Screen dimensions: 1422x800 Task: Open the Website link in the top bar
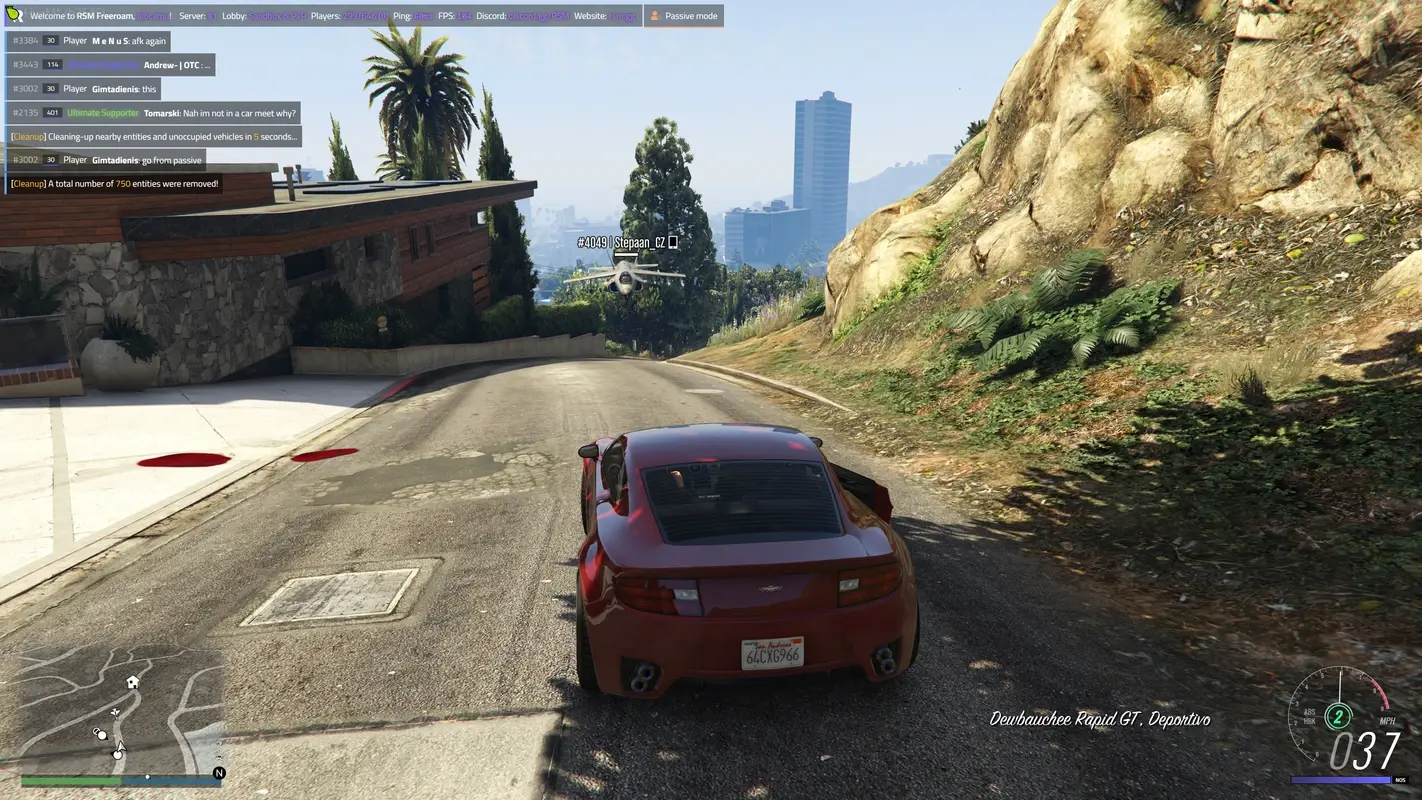coord(624,15)
